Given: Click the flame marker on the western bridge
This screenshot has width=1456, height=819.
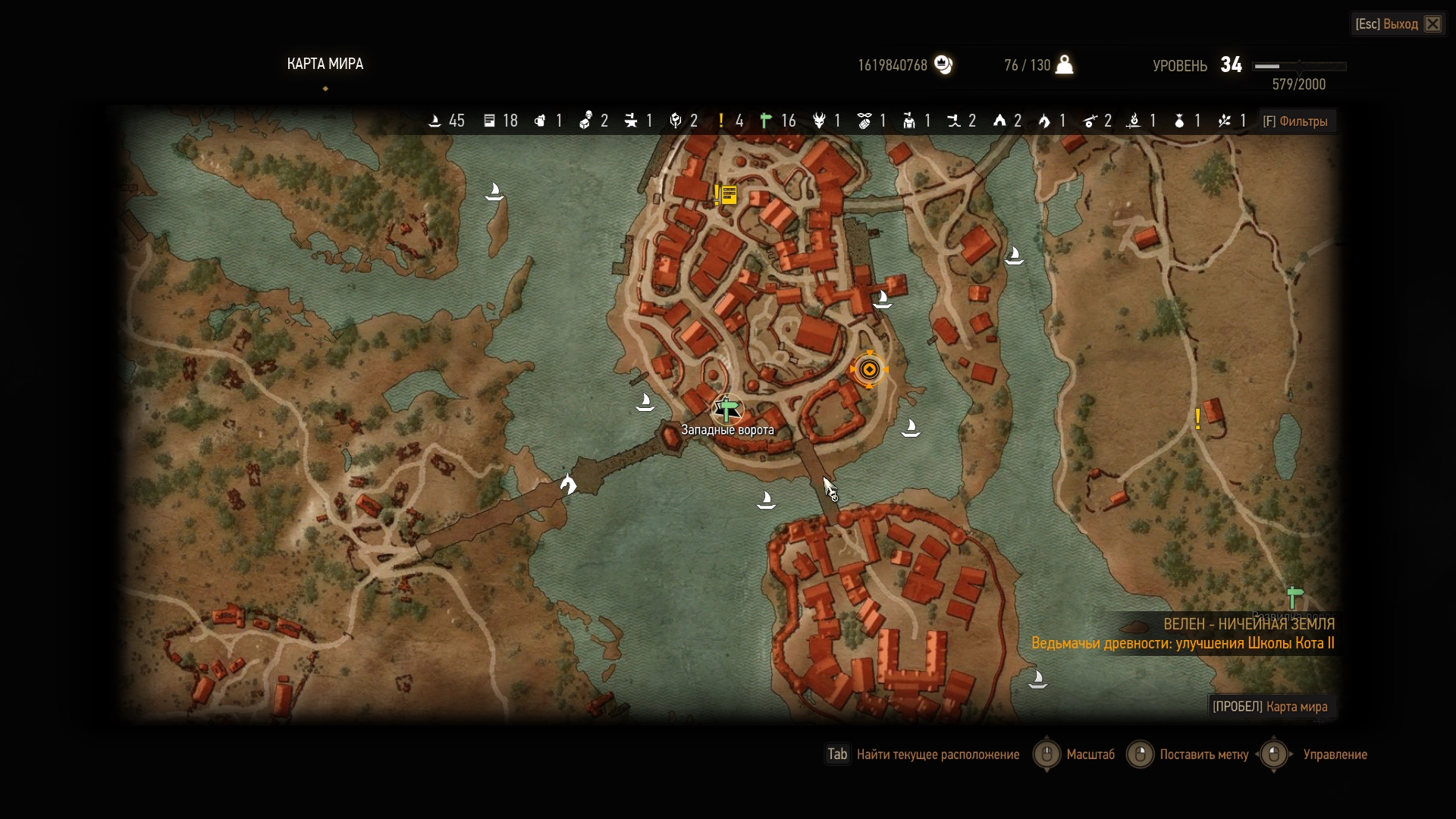Looking at the screenshot, I should pyautogui.click(x=567, y=484).
